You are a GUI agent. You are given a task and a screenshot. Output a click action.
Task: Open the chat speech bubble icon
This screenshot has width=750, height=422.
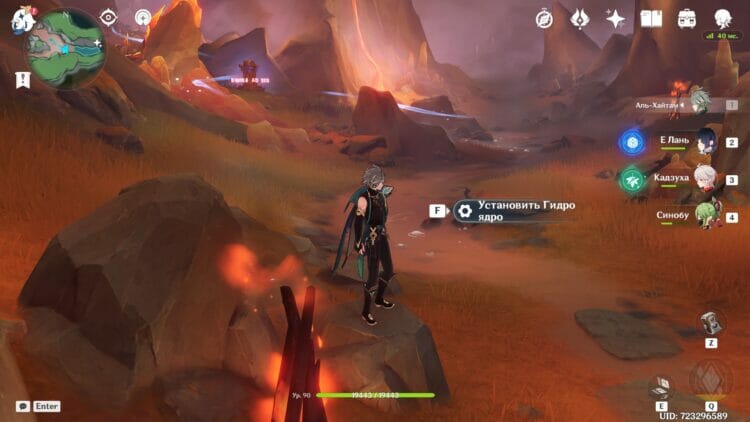(x=22, y=407)
